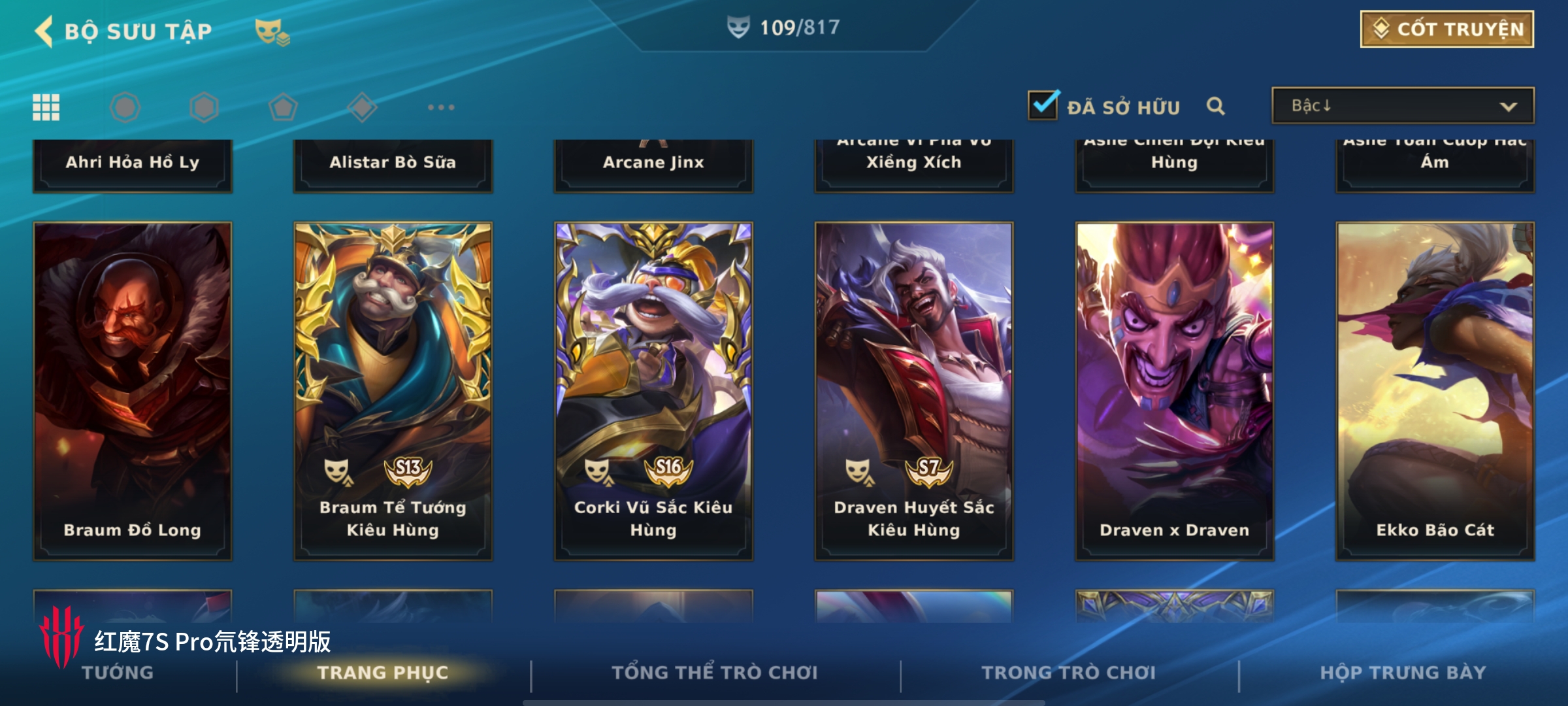The width and height of the screenshot is (1568, 706).
Task: Toggle the Đã Sở Hữu checkbox
Action: click(1043, 106)
